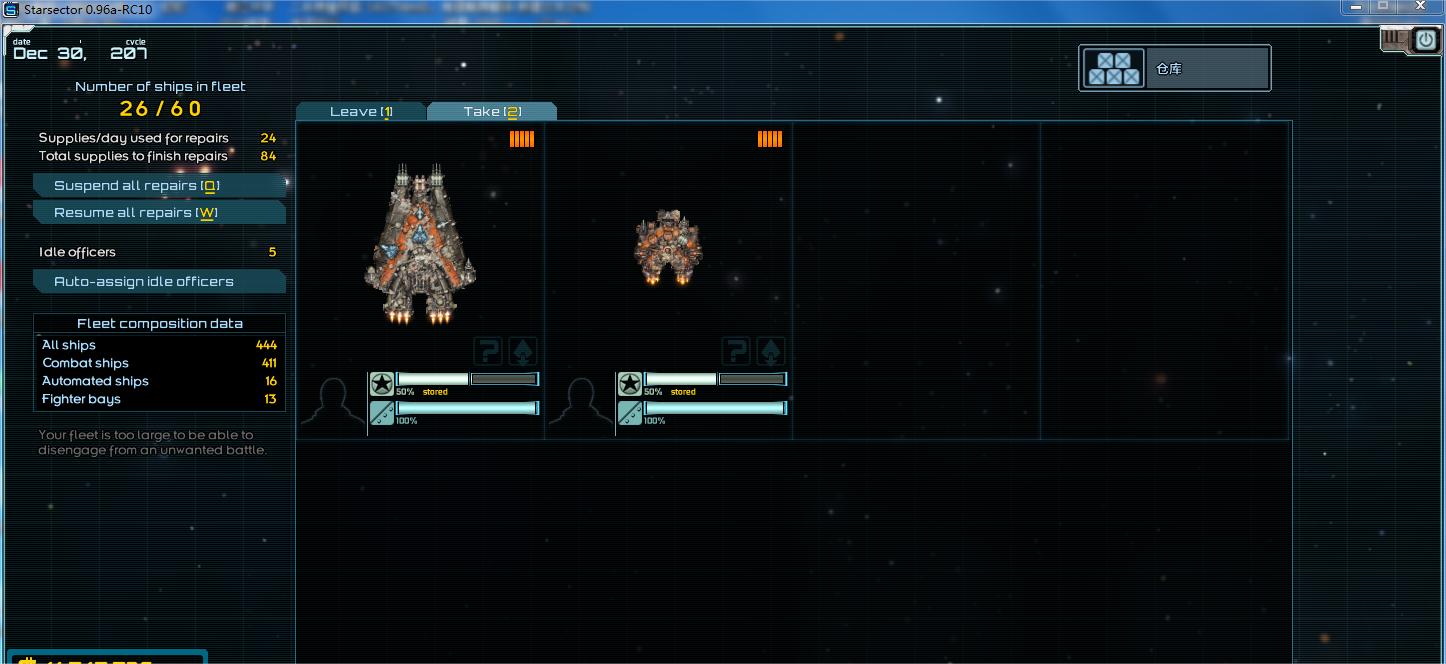
Task: Click the power icon at top right
Action: coord(1425,40)
